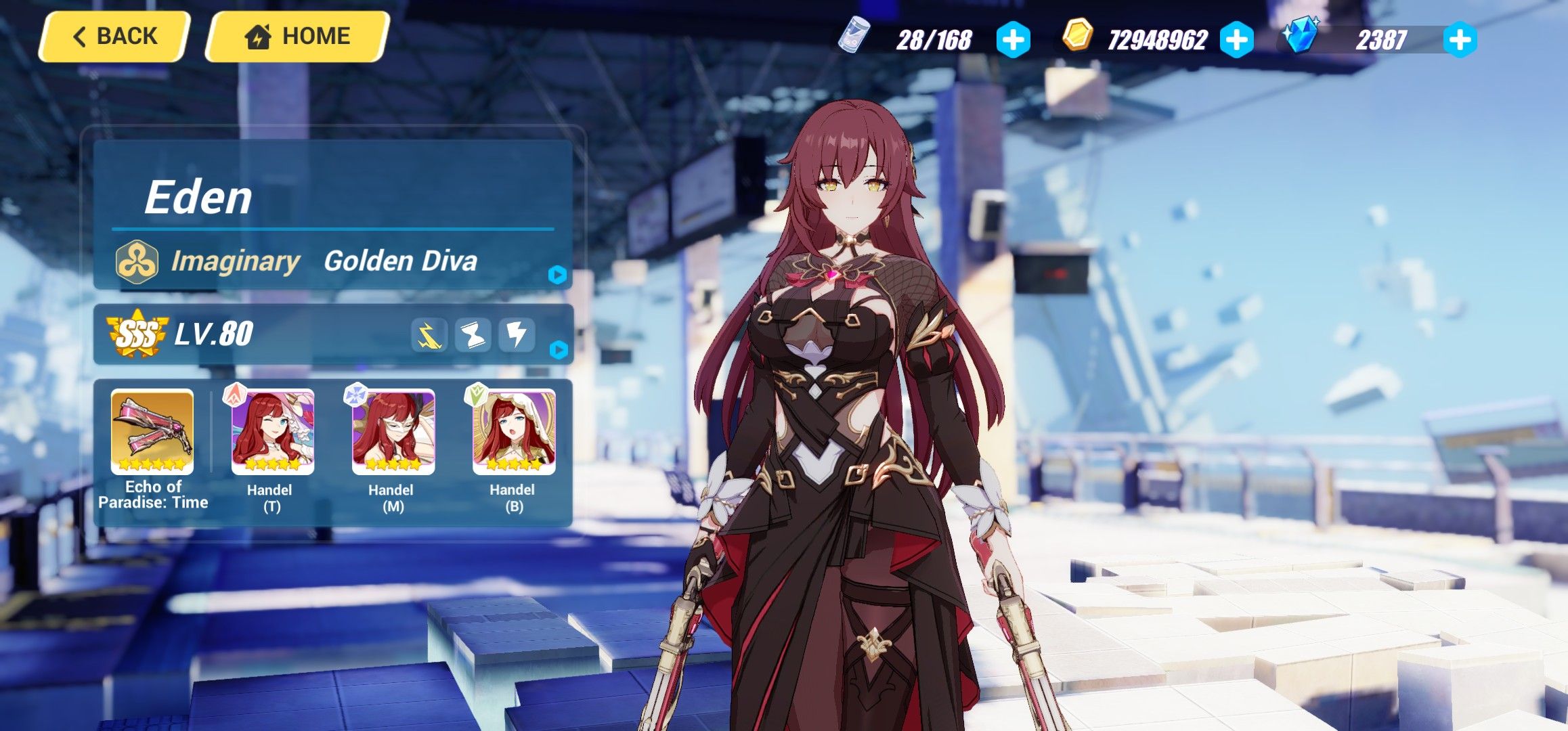The image size is (1568, 731).
Task: Click the hourglass Time skill icon
Action: [474, 336]
